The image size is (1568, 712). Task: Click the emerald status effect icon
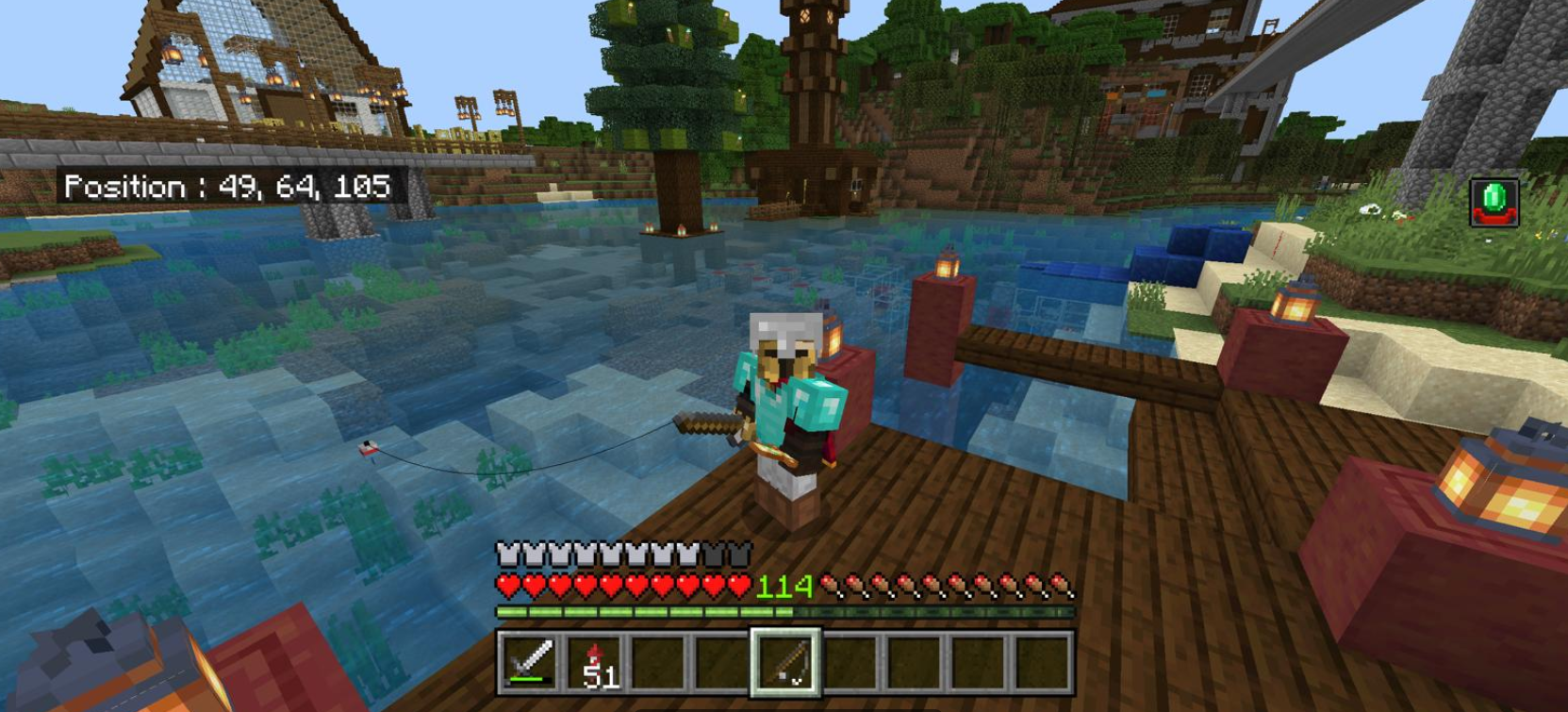point(1494,203)
